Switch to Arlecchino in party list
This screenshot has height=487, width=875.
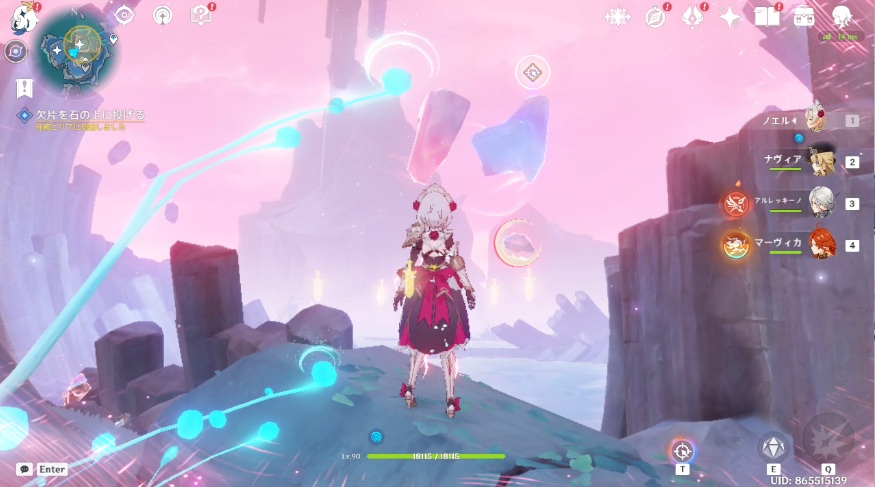coord(820,203)
